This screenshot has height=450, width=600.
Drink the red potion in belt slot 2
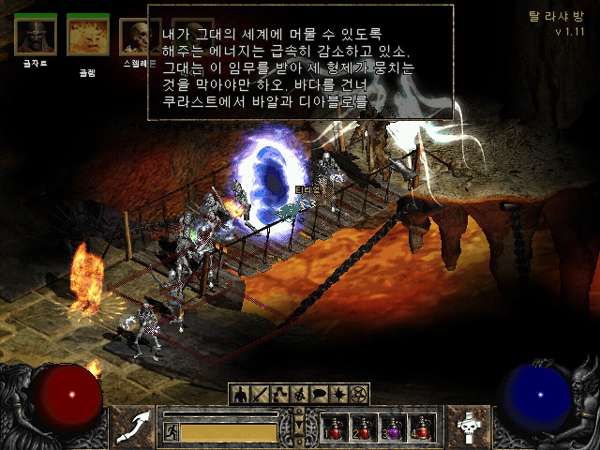(364, 428)
